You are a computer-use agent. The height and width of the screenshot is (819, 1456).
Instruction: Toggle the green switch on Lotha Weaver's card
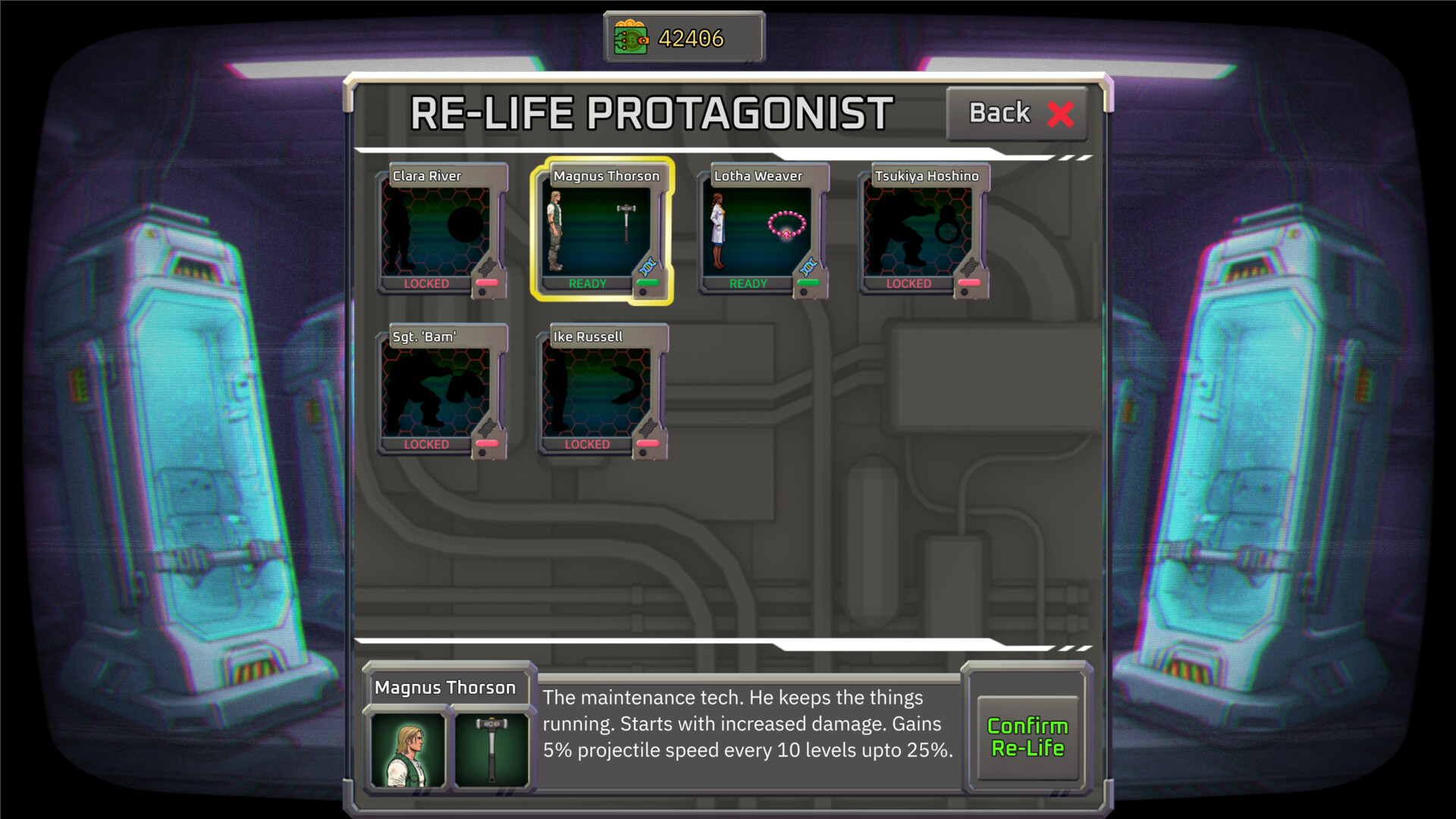coord(807,284)
